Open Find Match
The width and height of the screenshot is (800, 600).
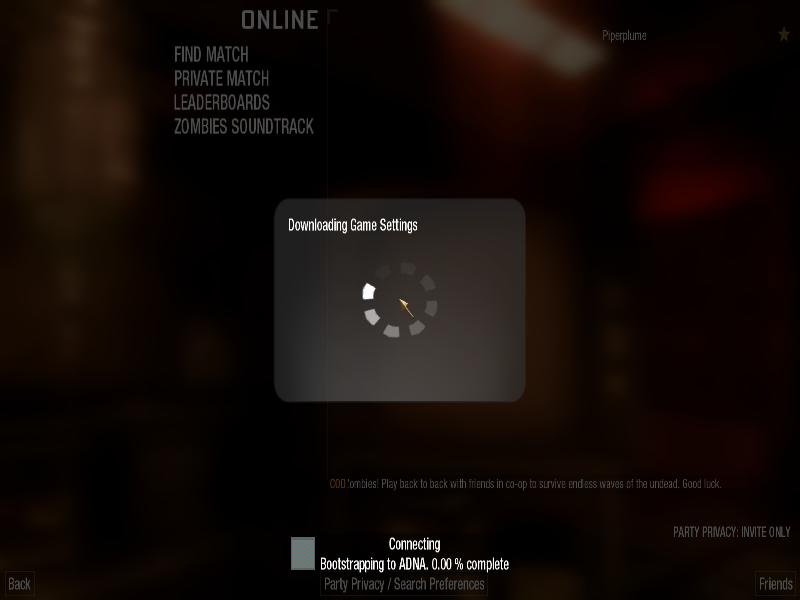tap(211, 54)
